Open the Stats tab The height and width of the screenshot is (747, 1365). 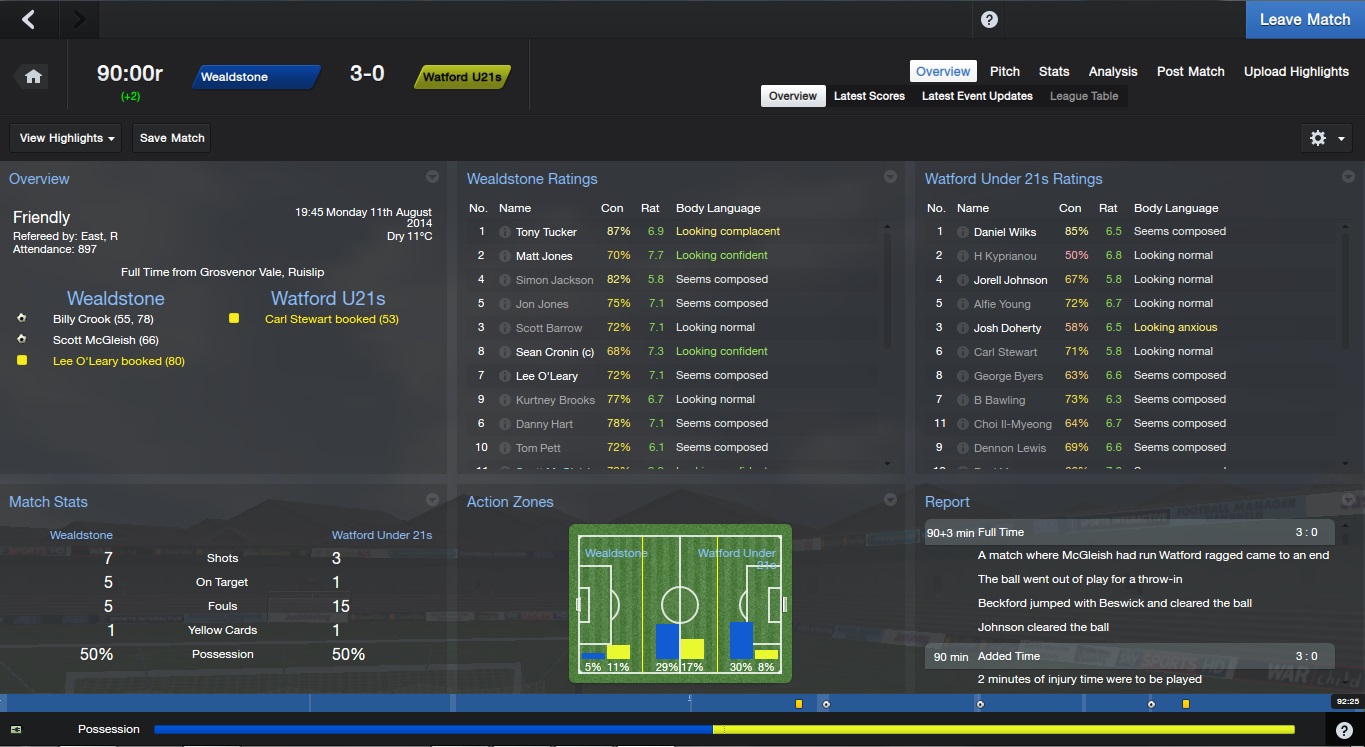[1054, 71]
